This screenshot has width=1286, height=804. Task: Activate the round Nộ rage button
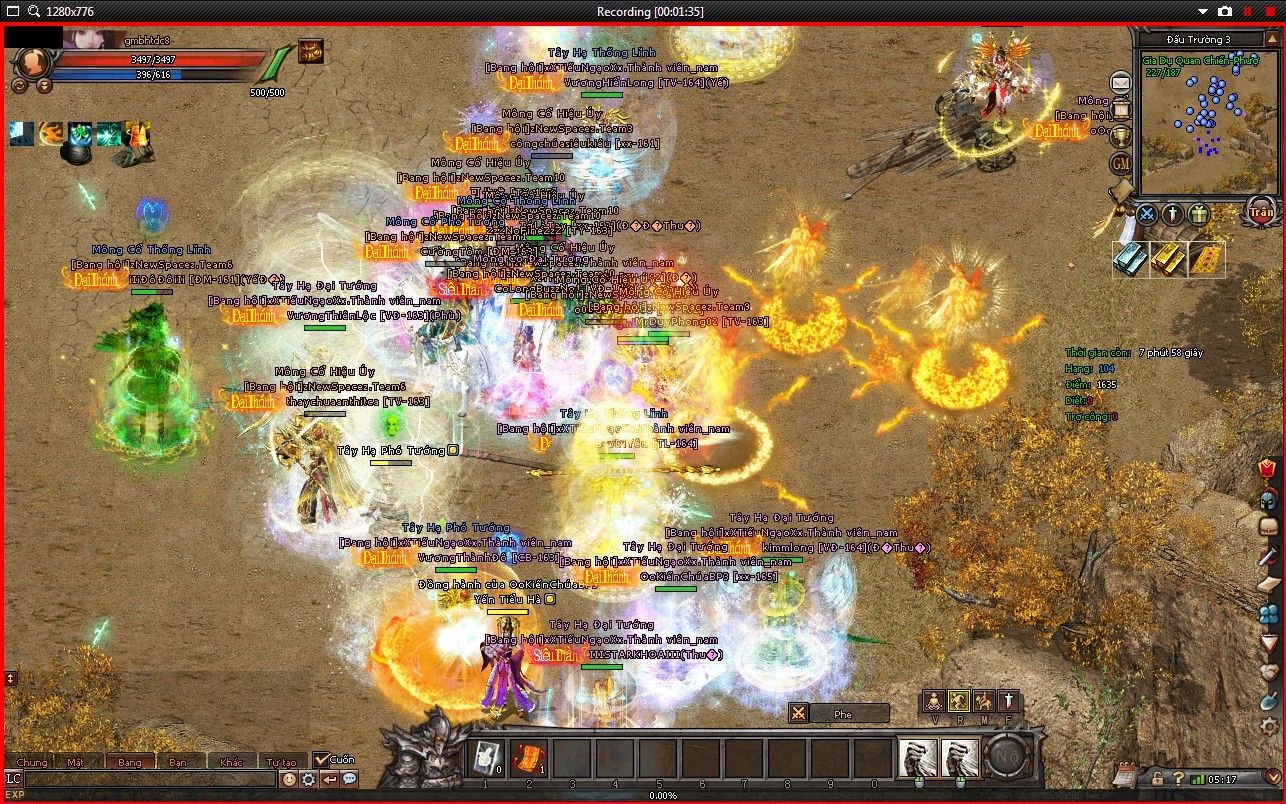point(1009,758)
